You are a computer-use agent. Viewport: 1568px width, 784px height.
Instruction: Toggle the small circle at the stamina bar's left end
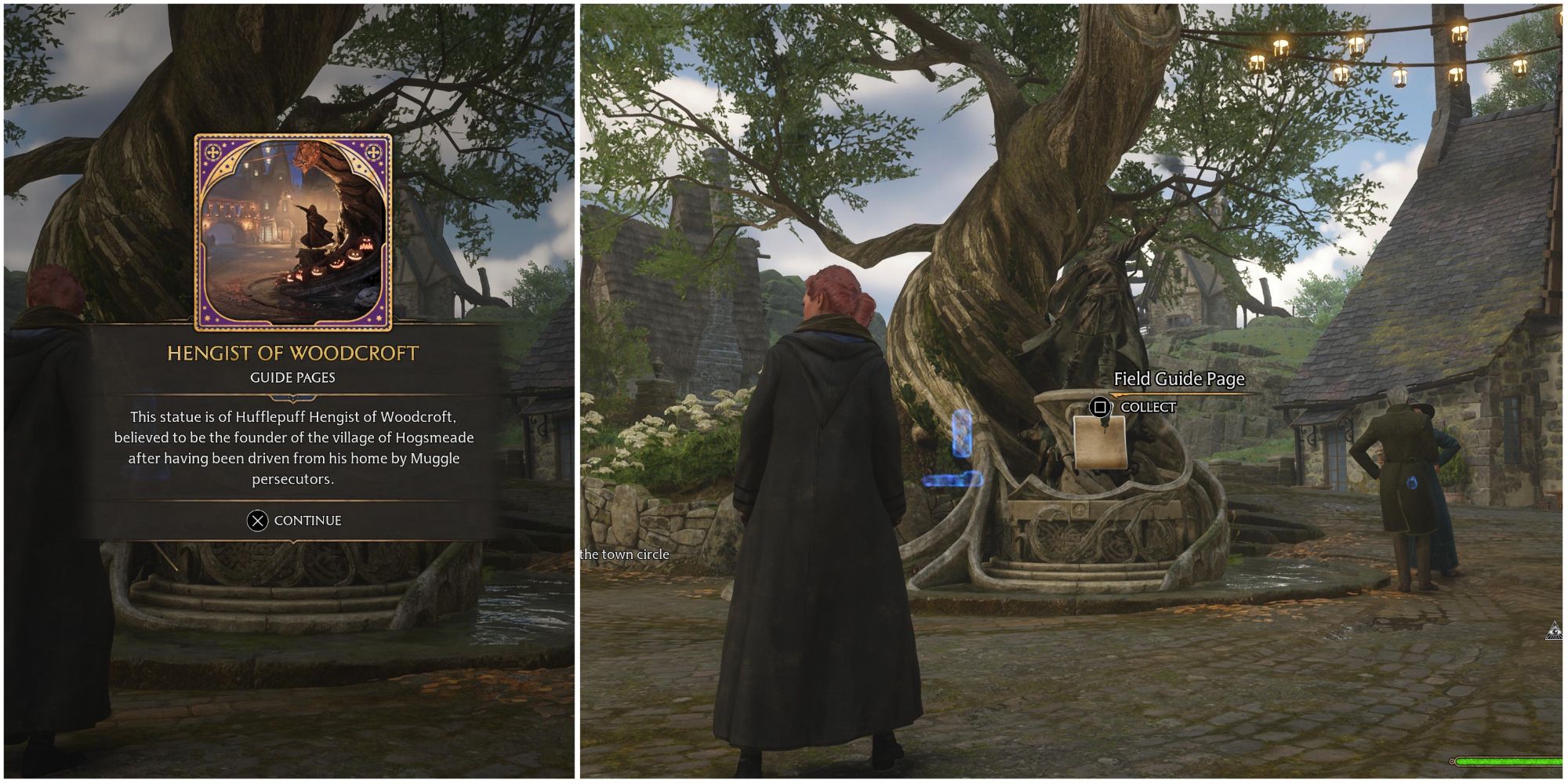(x=1453, y=761)
